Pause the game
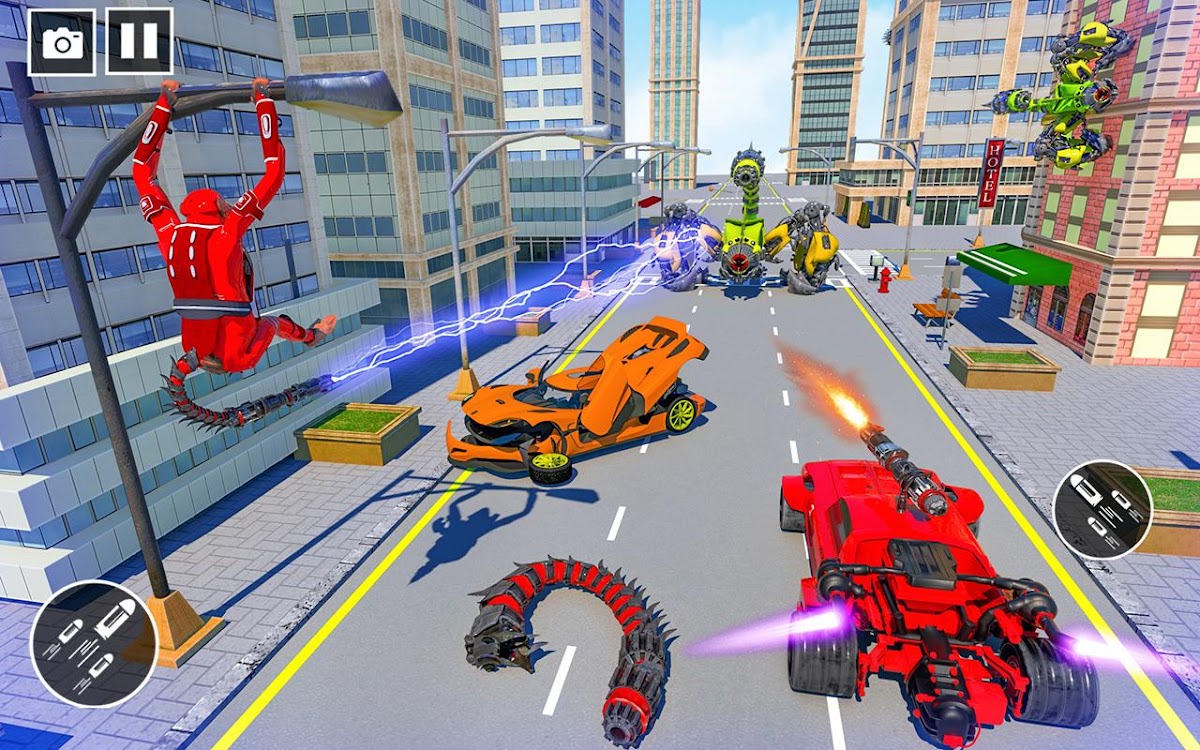 click(139, 42)
